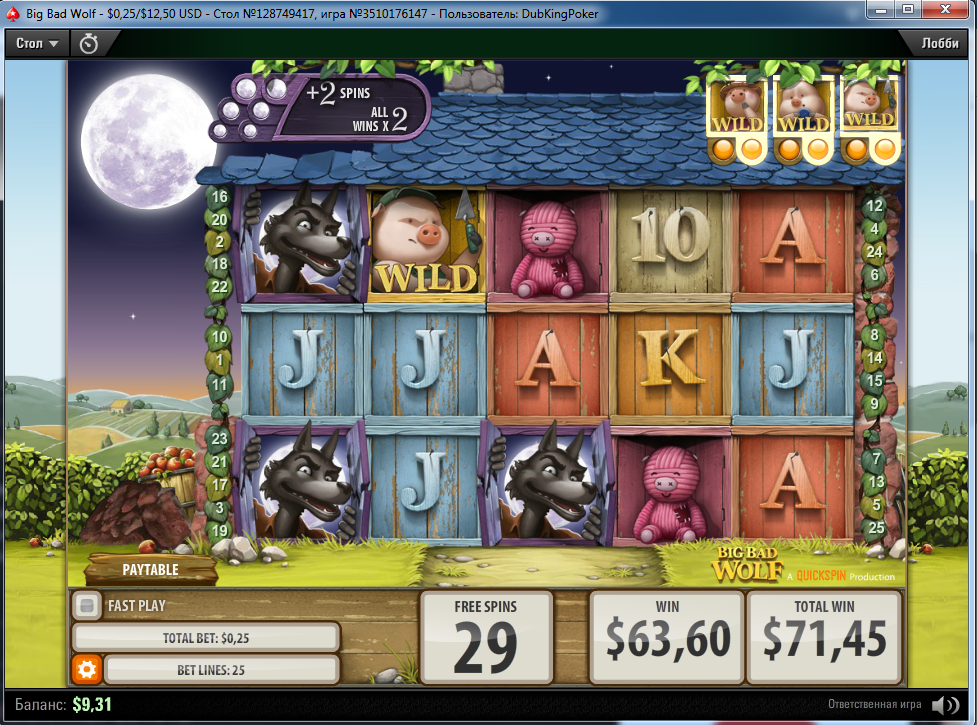The height and width of the screenshot is (725, 977).
Task: Minimize the game window
Action: [880, 10]
